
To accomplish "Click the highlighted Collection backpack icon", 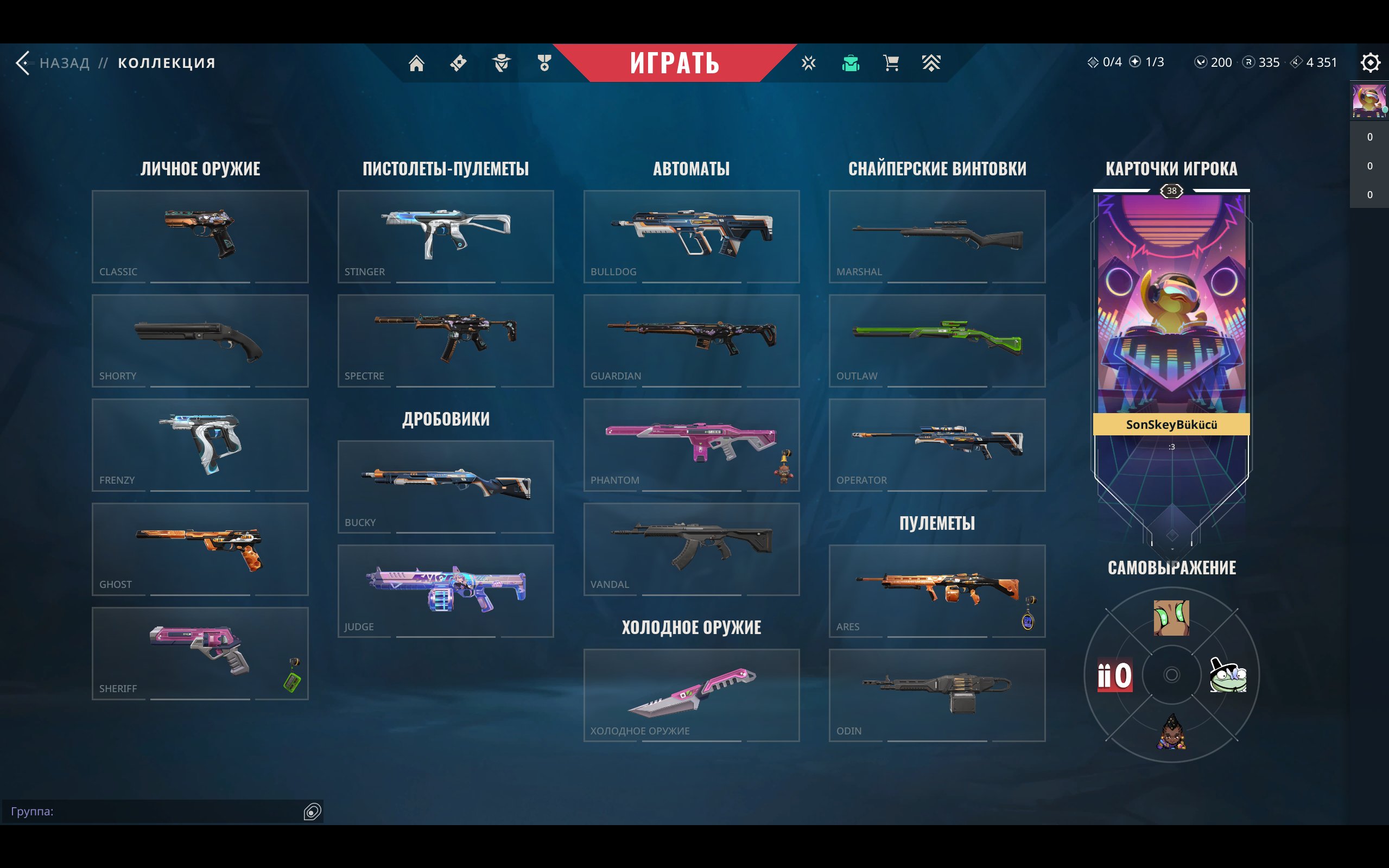I will (x=850, y=63).
